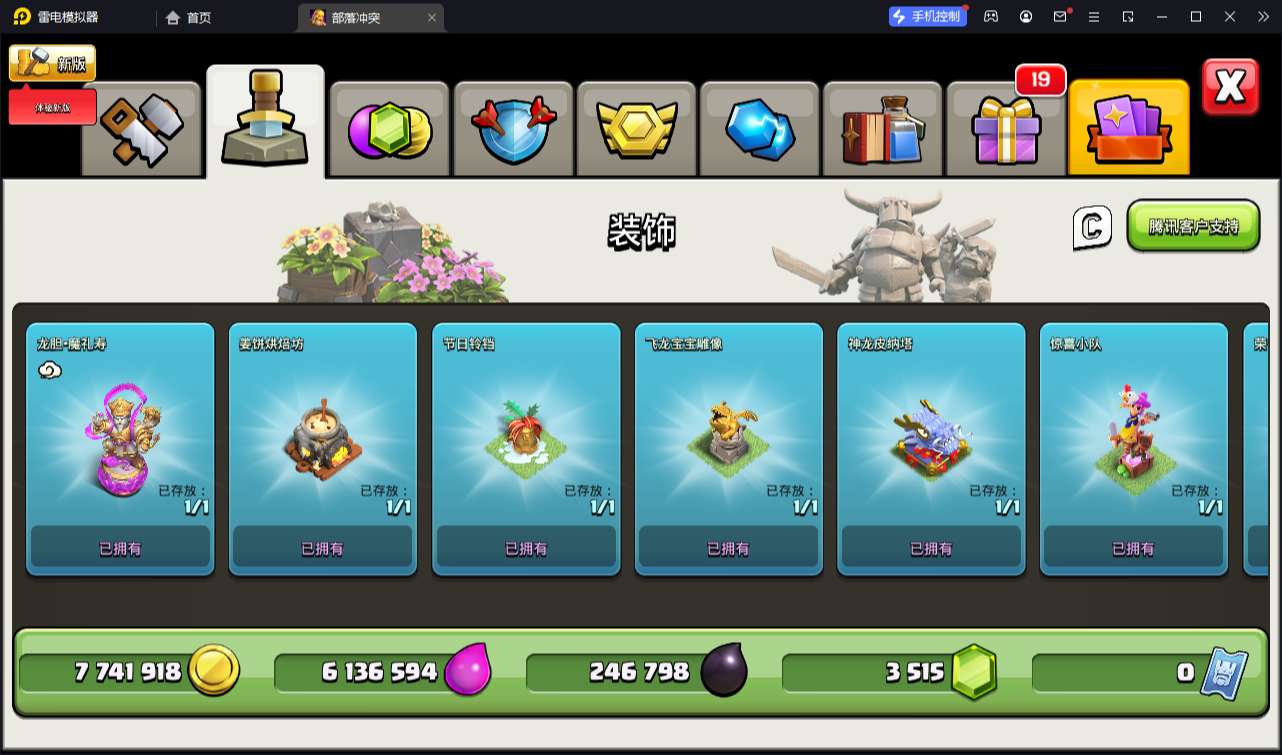Viewport: 1282px width, 755px height.
Task: Open the gems and coins resources tab
Action: (x=390, y=129)
